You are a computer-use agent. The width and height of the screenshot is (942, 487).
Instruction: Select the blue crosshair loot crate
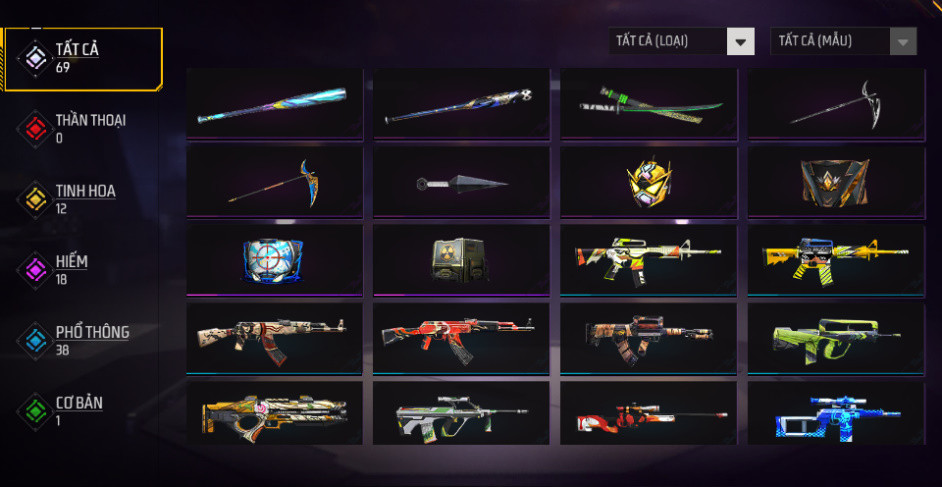(273, 260)
